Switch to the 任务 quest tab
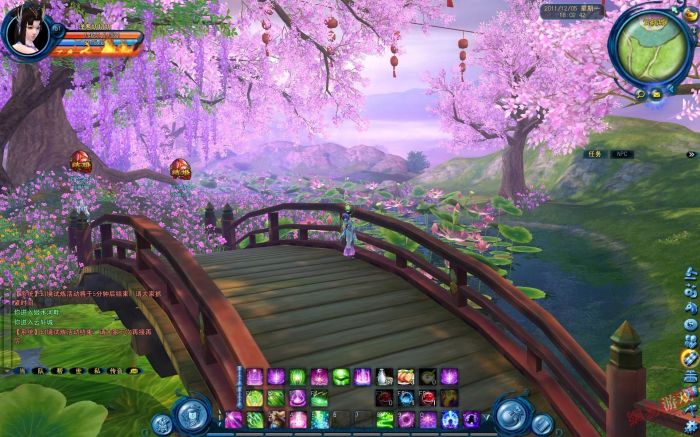The height and width of the screenshot is (437, 700). coord(595,154)
